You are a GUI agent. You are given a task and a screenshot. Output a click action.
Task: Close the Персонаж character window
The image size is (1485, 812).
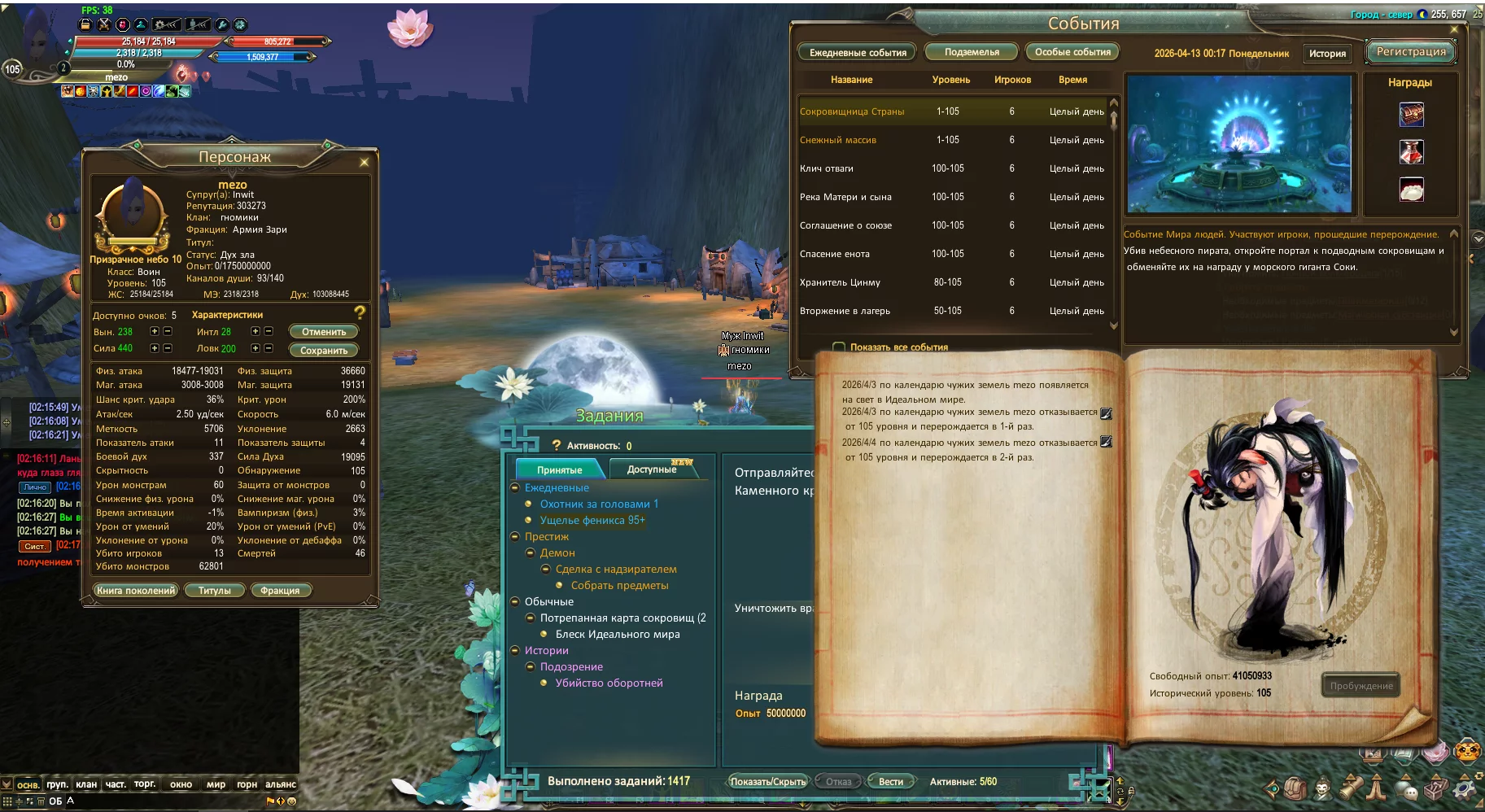[x=364, y=163]
